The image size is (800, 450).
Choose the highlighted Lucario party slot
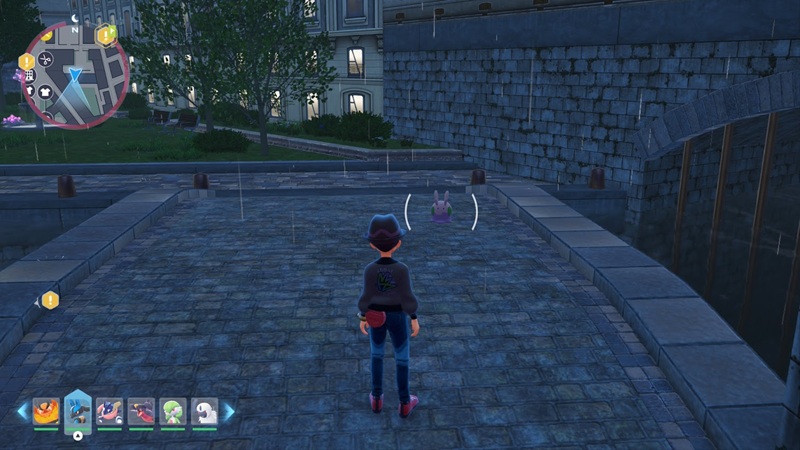click(77, 410)
